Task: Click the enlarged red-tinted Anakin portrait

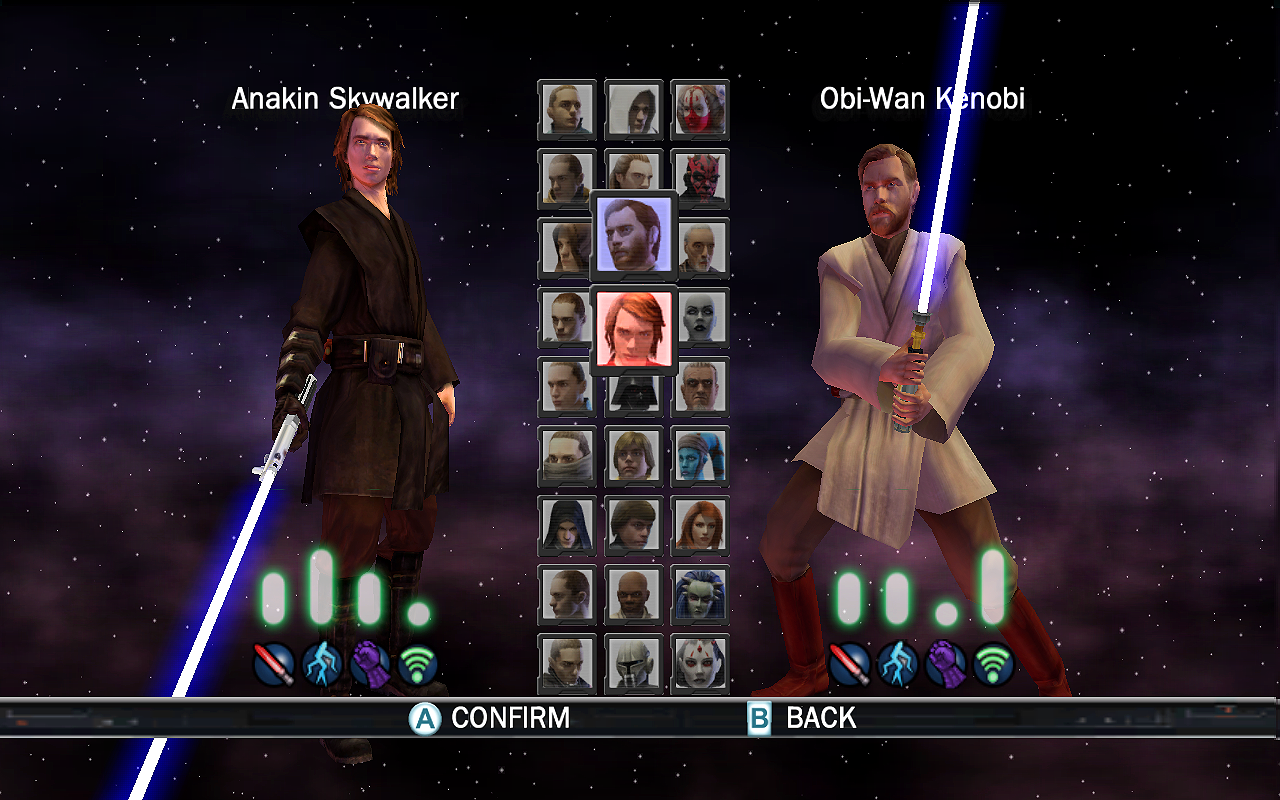Action: click(x=634, y=328)
